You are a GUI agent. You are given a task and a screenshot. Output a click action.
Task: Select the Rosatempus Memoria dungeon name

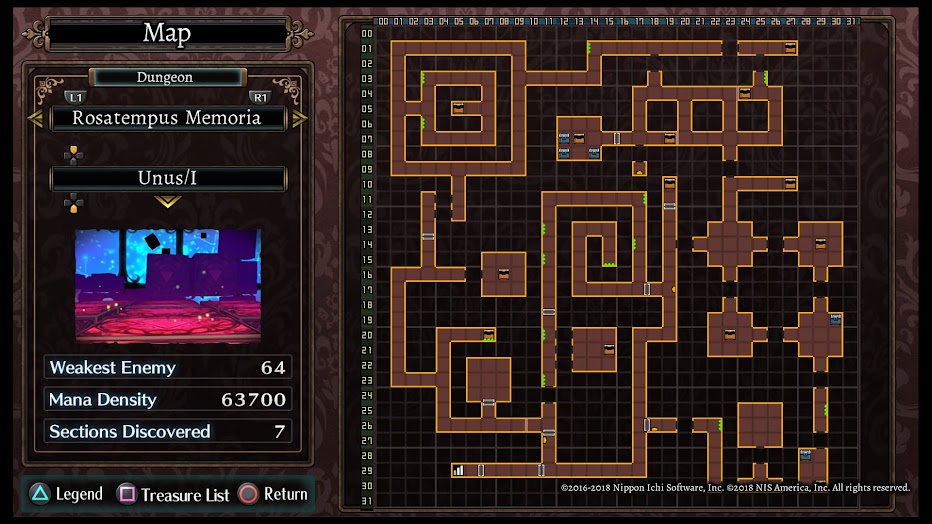[x=168, y=118]
